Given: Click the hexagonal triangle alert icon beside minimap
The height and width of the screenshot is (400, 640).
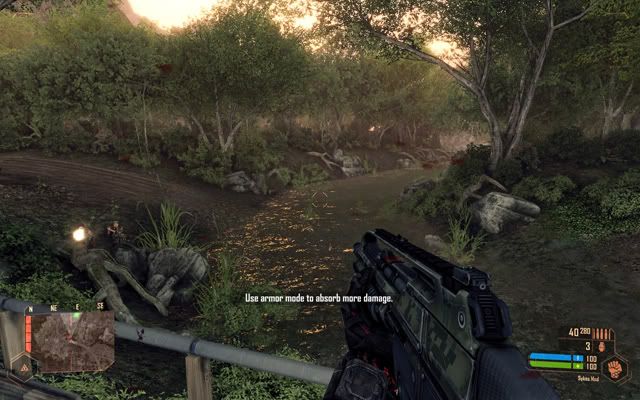Looking at the screenshot, I should [x=22, y=367].
